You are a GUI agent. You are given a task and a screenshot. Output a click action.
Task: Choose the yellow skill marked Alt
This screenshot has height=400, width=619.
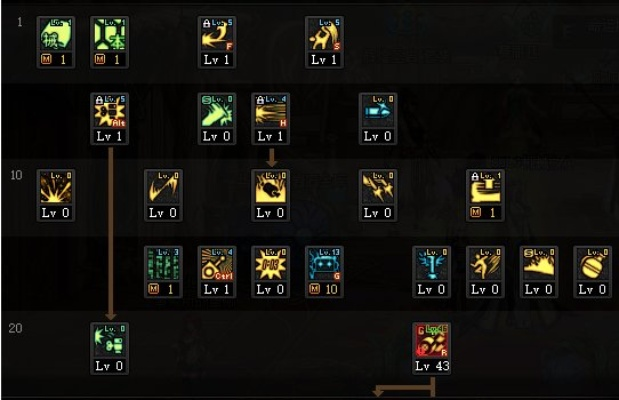108,111
